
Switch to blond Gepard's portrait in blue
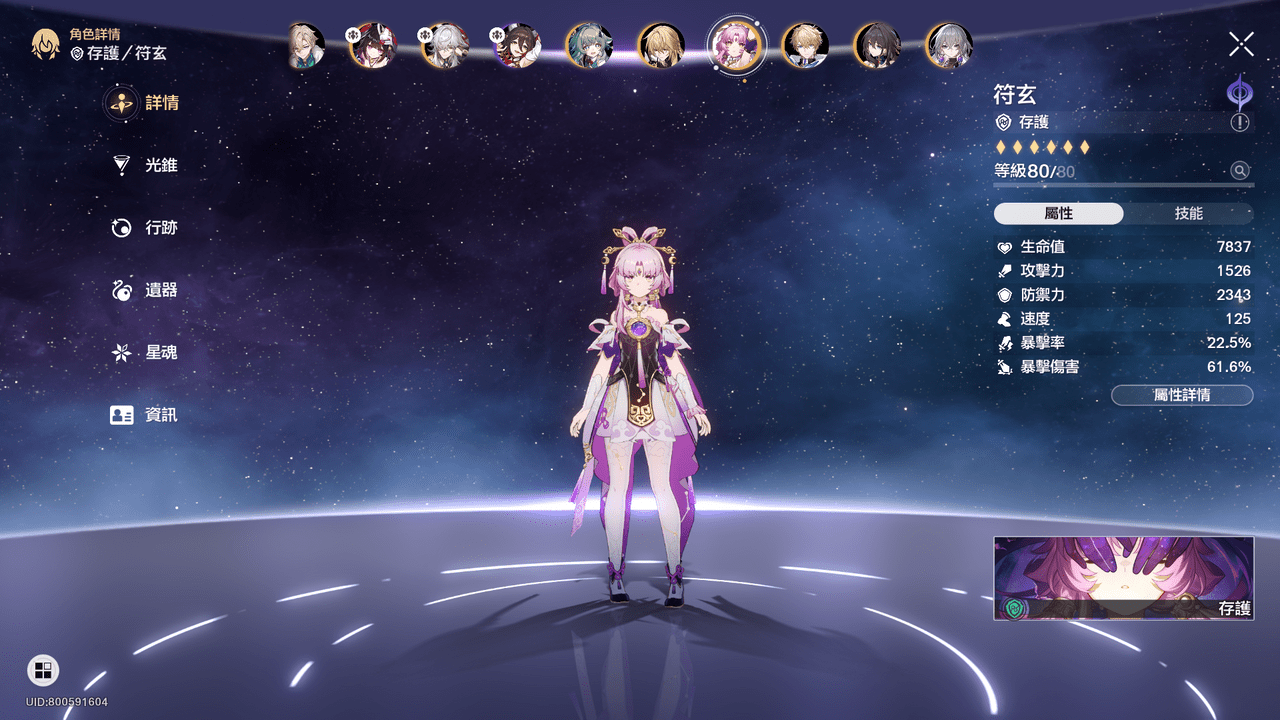click(805, 46)
